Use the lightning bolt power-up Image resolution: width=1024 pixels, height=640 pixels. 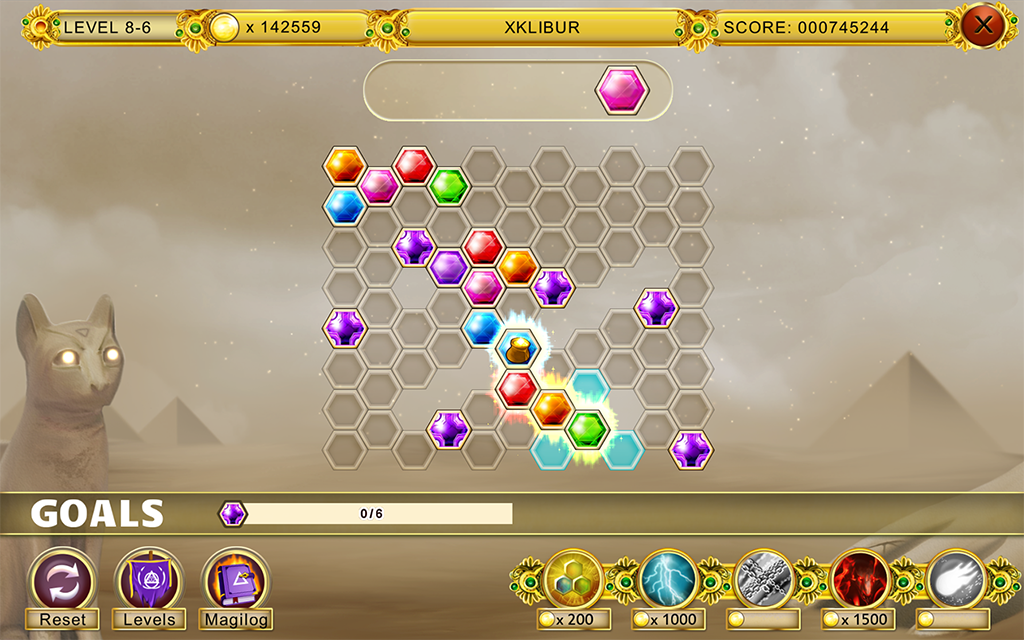pos(668,579)
